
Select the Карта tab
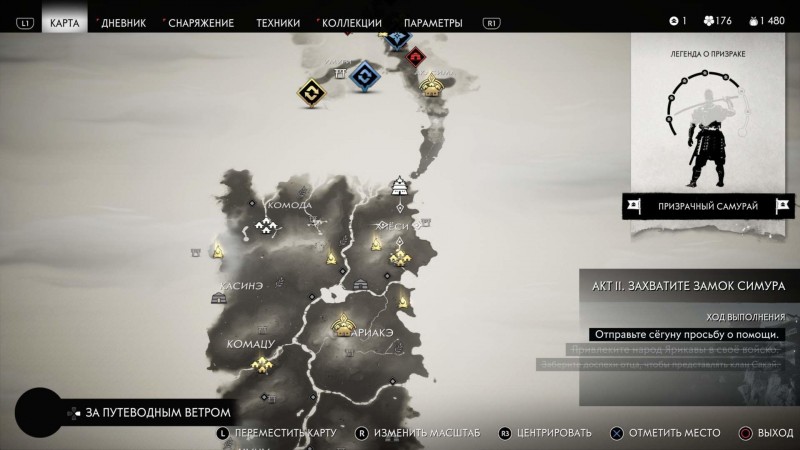coord(65,22)
